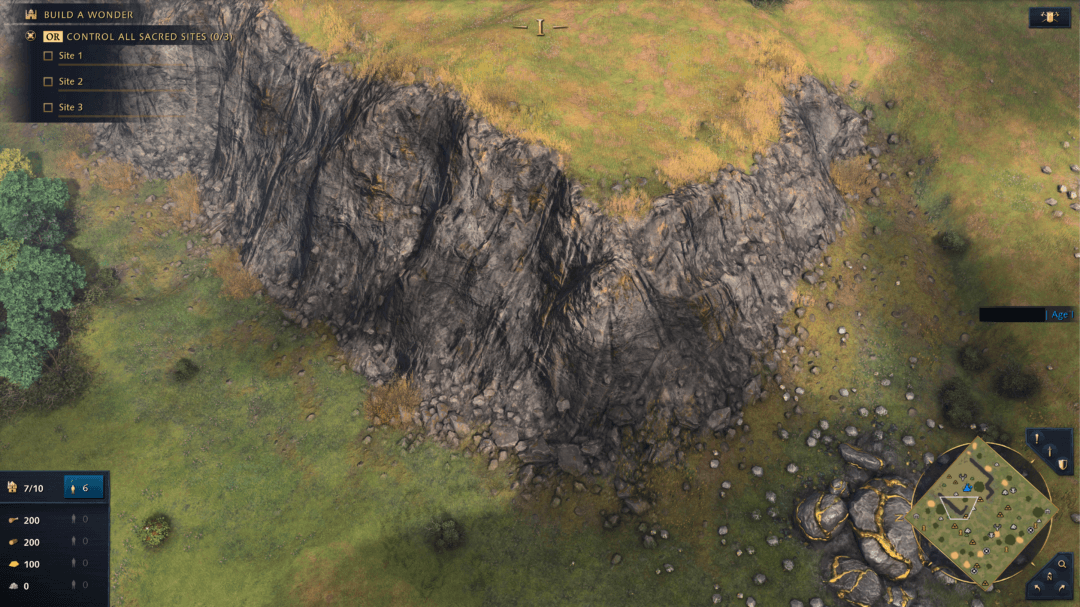Open the top-right menu button

point(1050,17)
